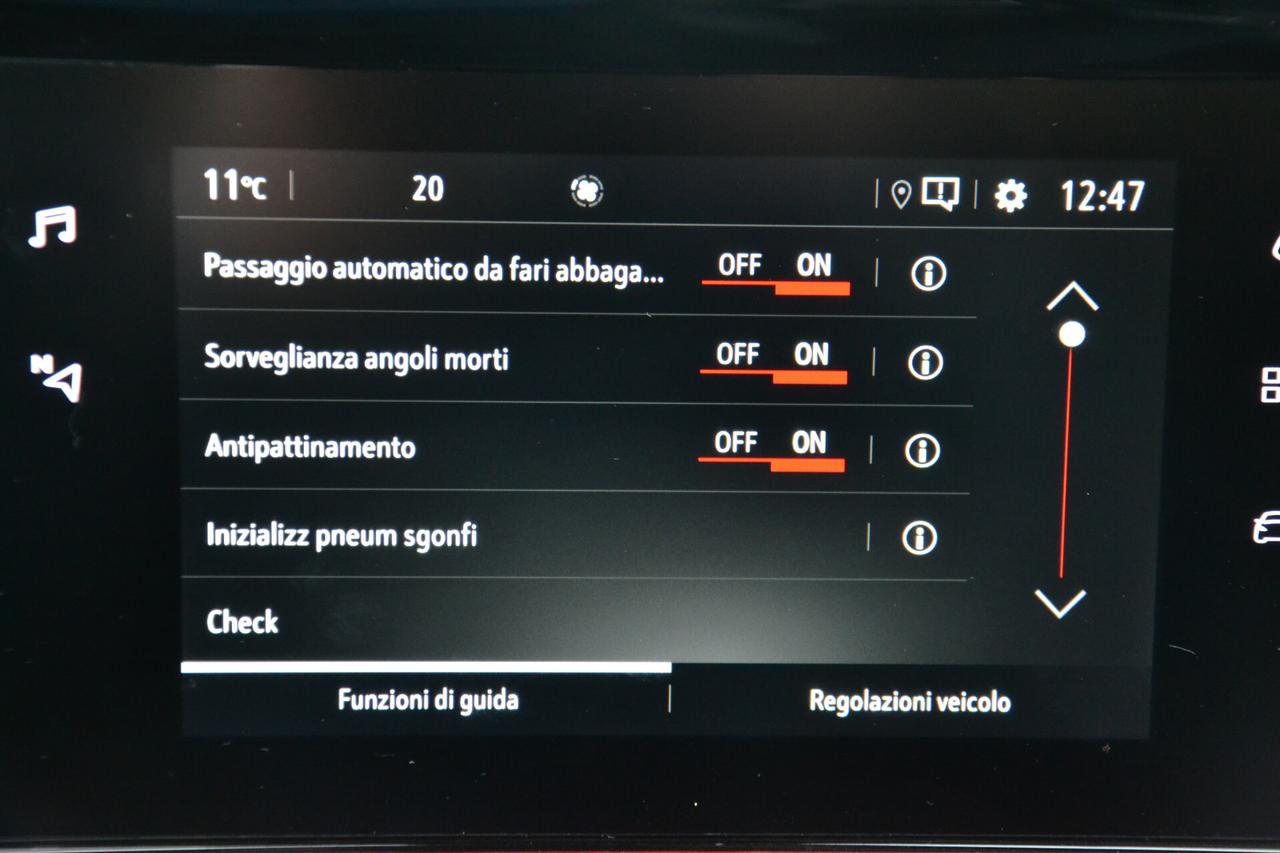Turn OFF Passaggio automatico da fari abbaga...
The image size is (1280, 853).
tap(741, 265)
